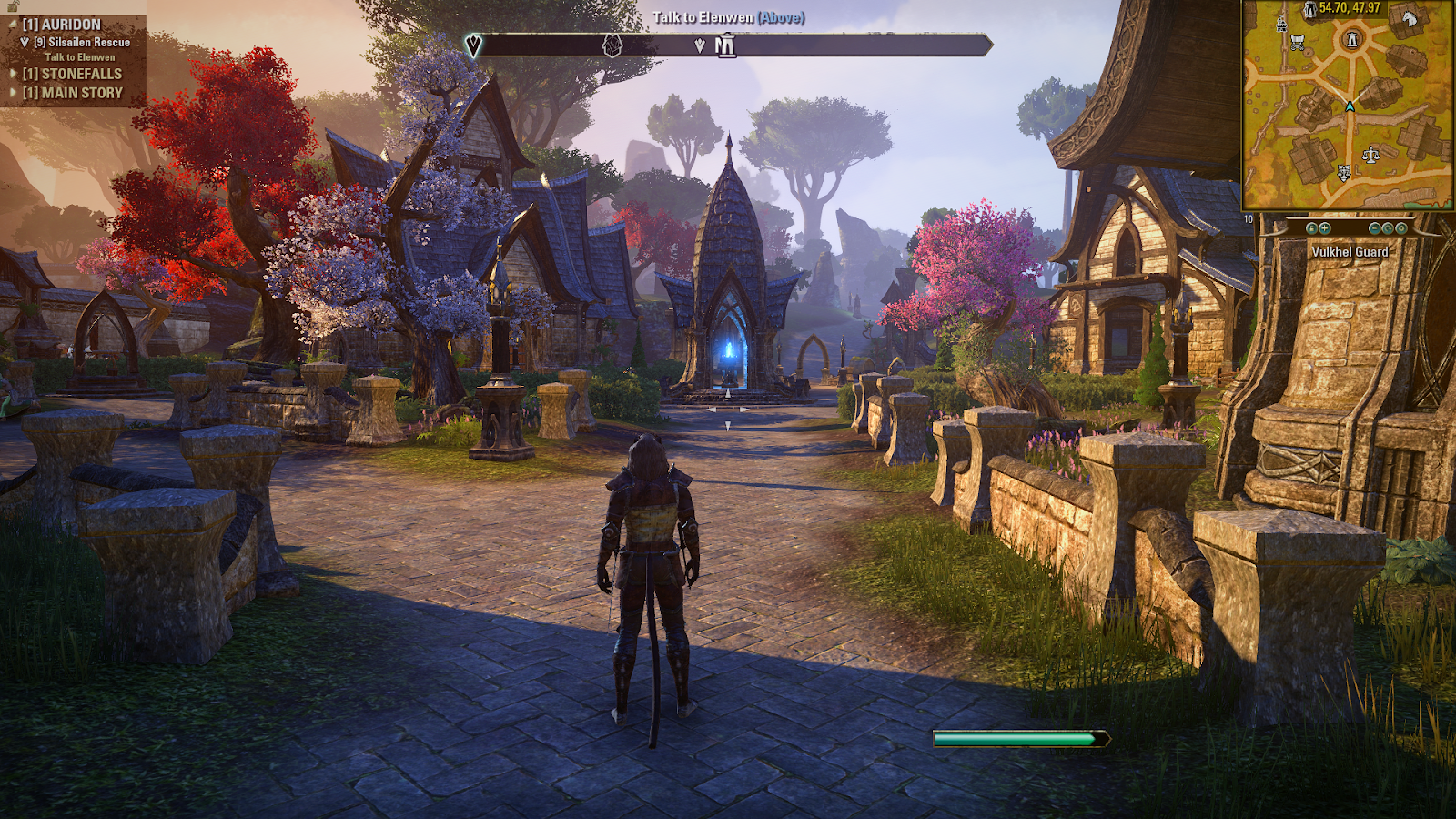Select the Silsailen Rescue quest entry
Screen dimensions: 1456x819
click(x=82, y=42)
